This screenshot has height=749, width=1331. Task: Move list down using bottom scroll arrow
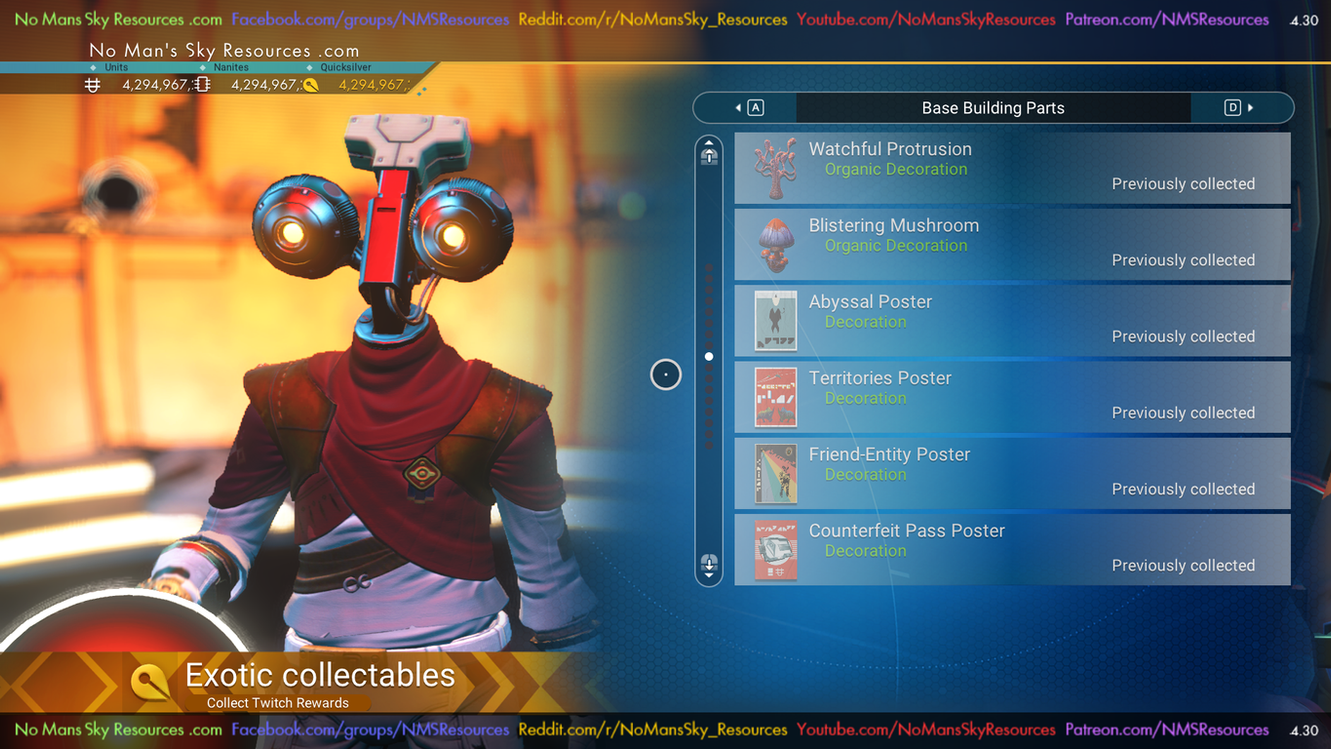coord(709,566)
